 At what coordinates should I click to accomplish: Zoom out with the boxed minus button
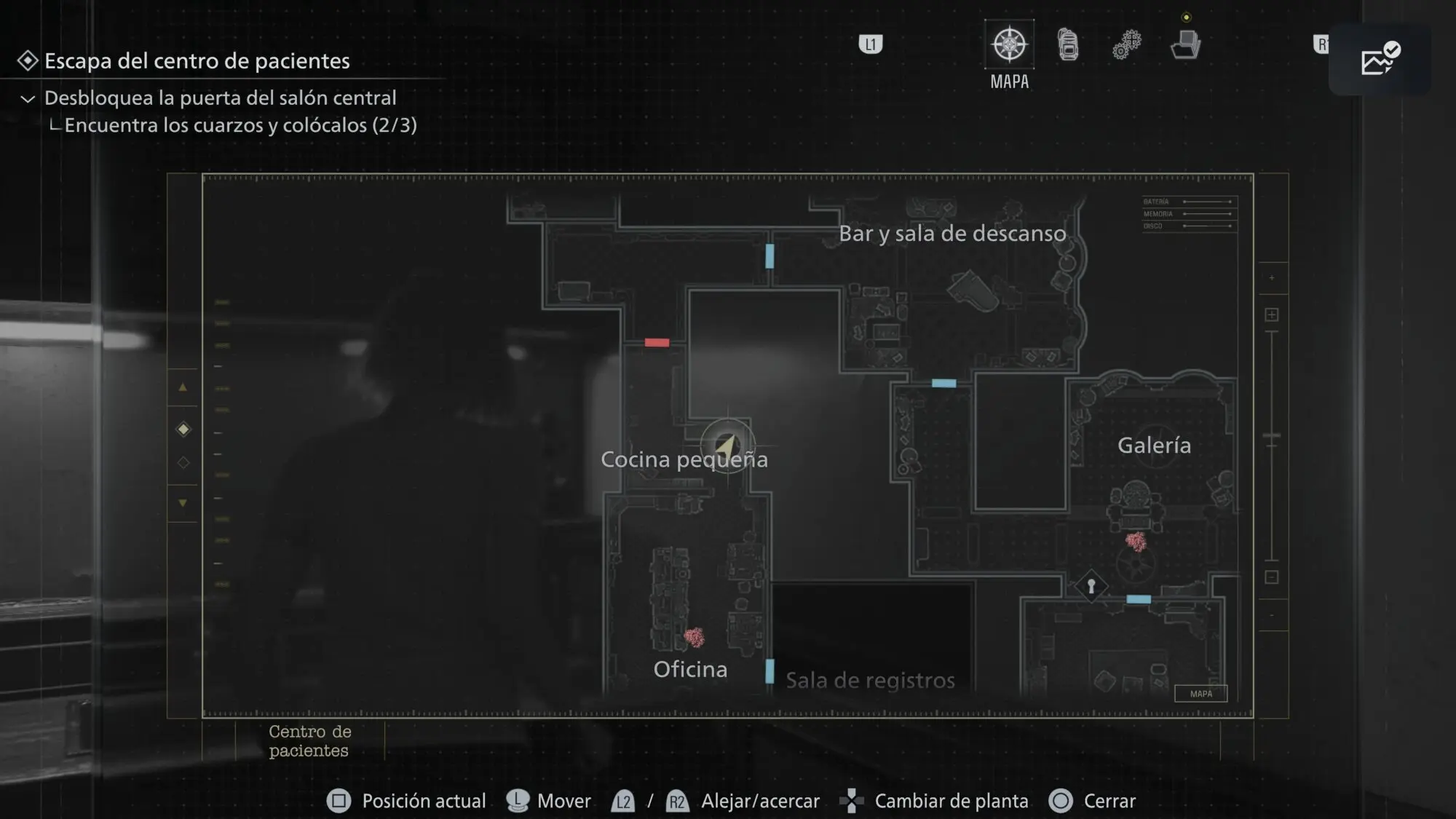coord(1272,577)
